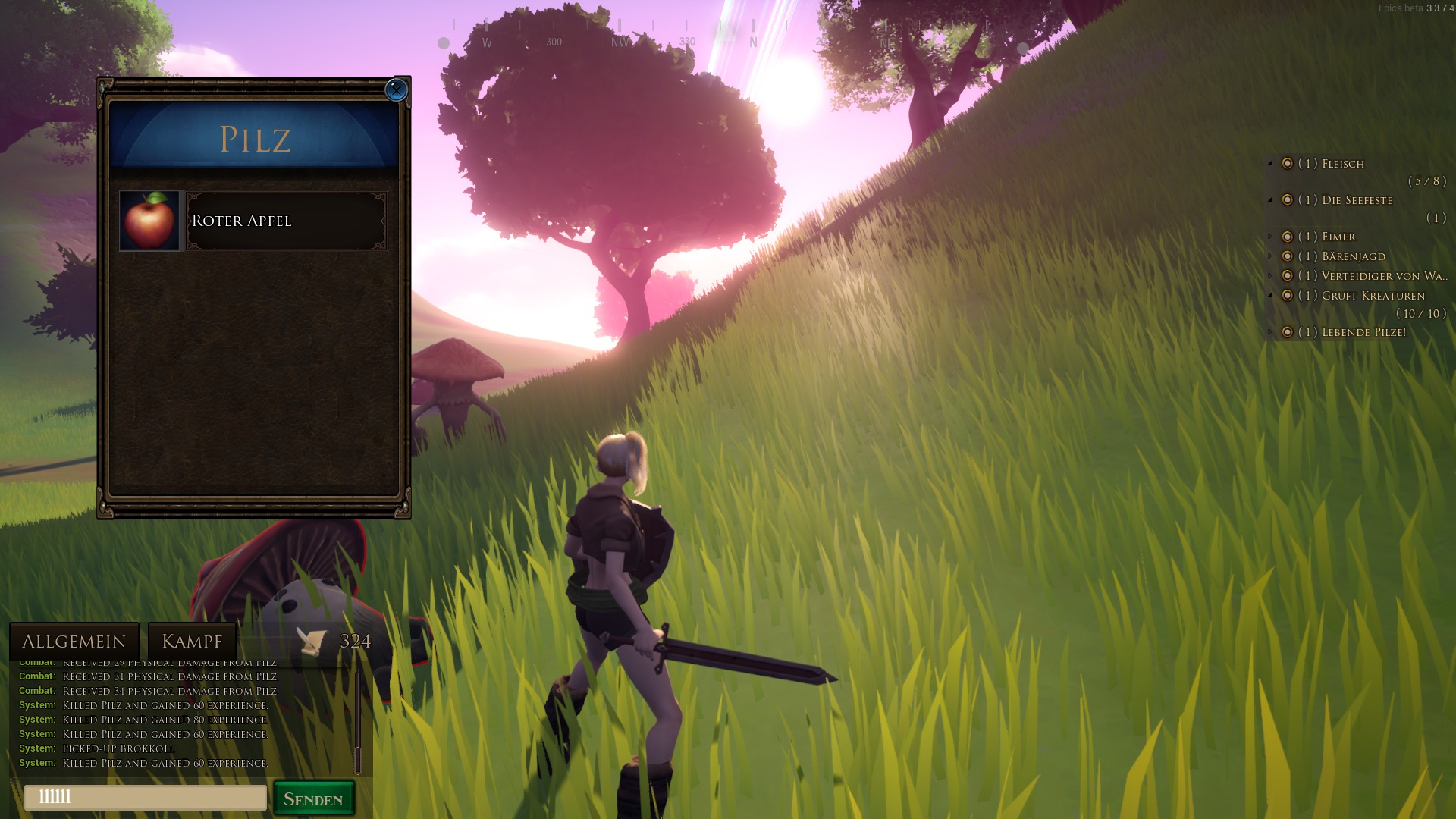Close the Pilz loot window

coord(396,89)
